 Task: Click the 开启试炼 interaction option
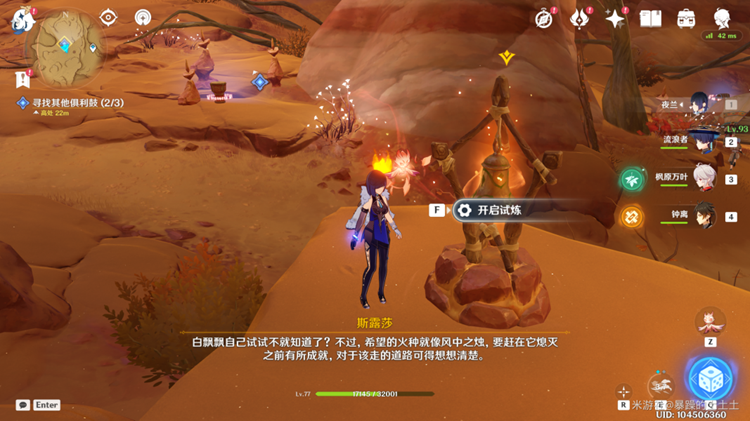click(498, 210)
